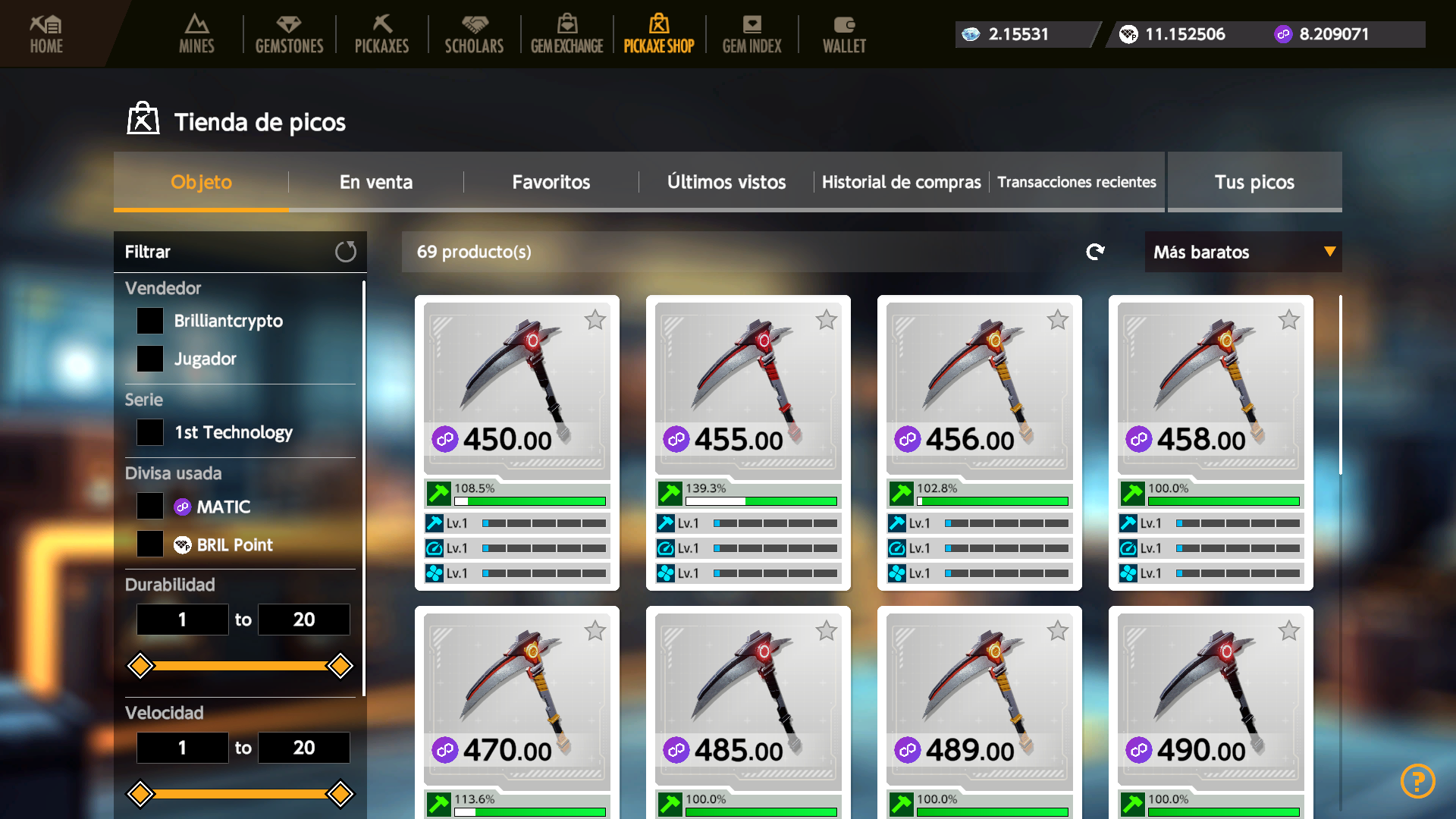Viewport: 1456px width, 819px height.
Task: Switch to the En venta tab
Action: pos(376,182)
